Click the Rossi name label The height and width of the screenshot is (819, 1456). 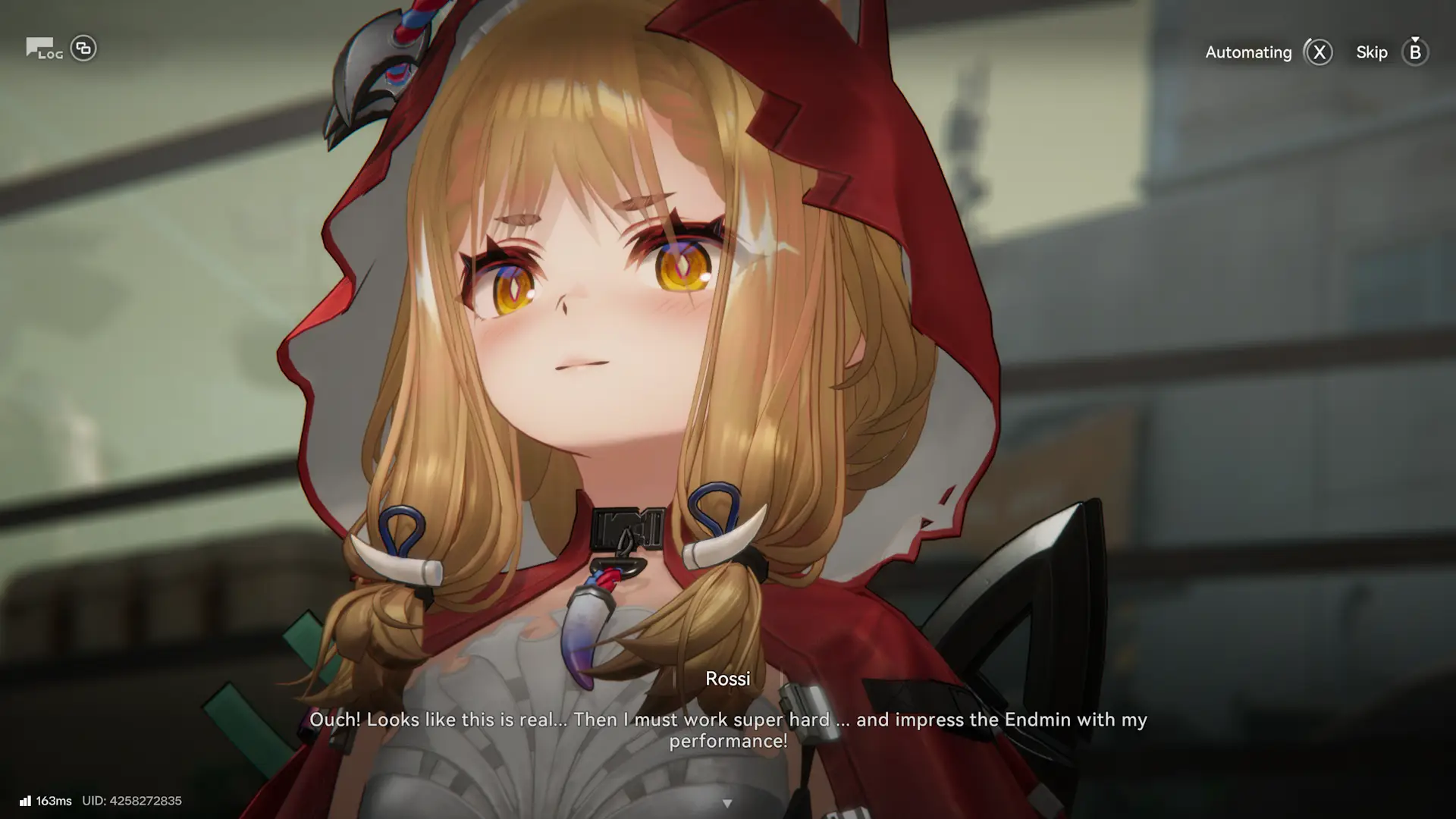pos(728,679)
